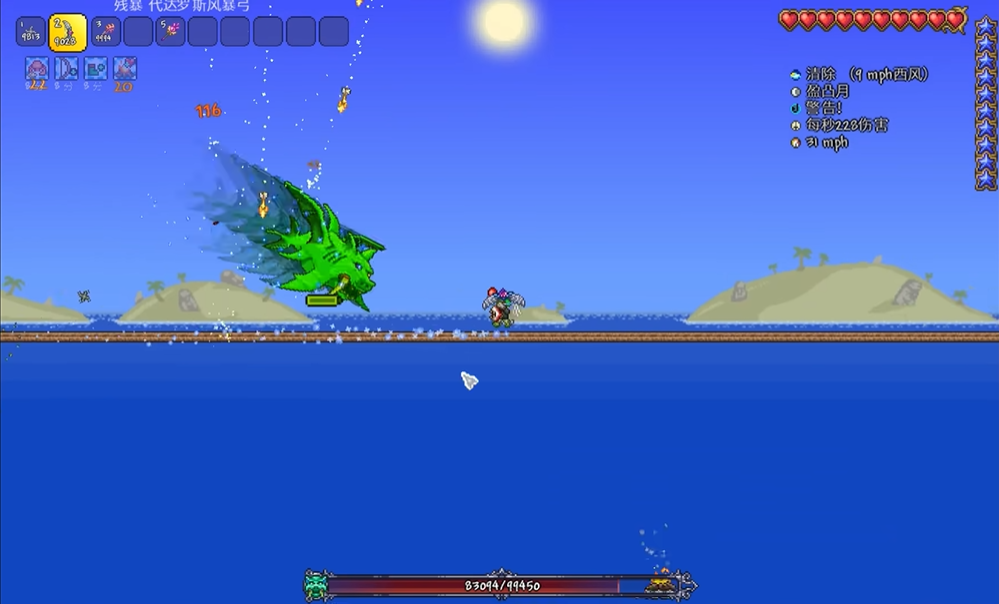Click the Archery bow buff icon
The image size is (999, 604).
tap(67, 69)
